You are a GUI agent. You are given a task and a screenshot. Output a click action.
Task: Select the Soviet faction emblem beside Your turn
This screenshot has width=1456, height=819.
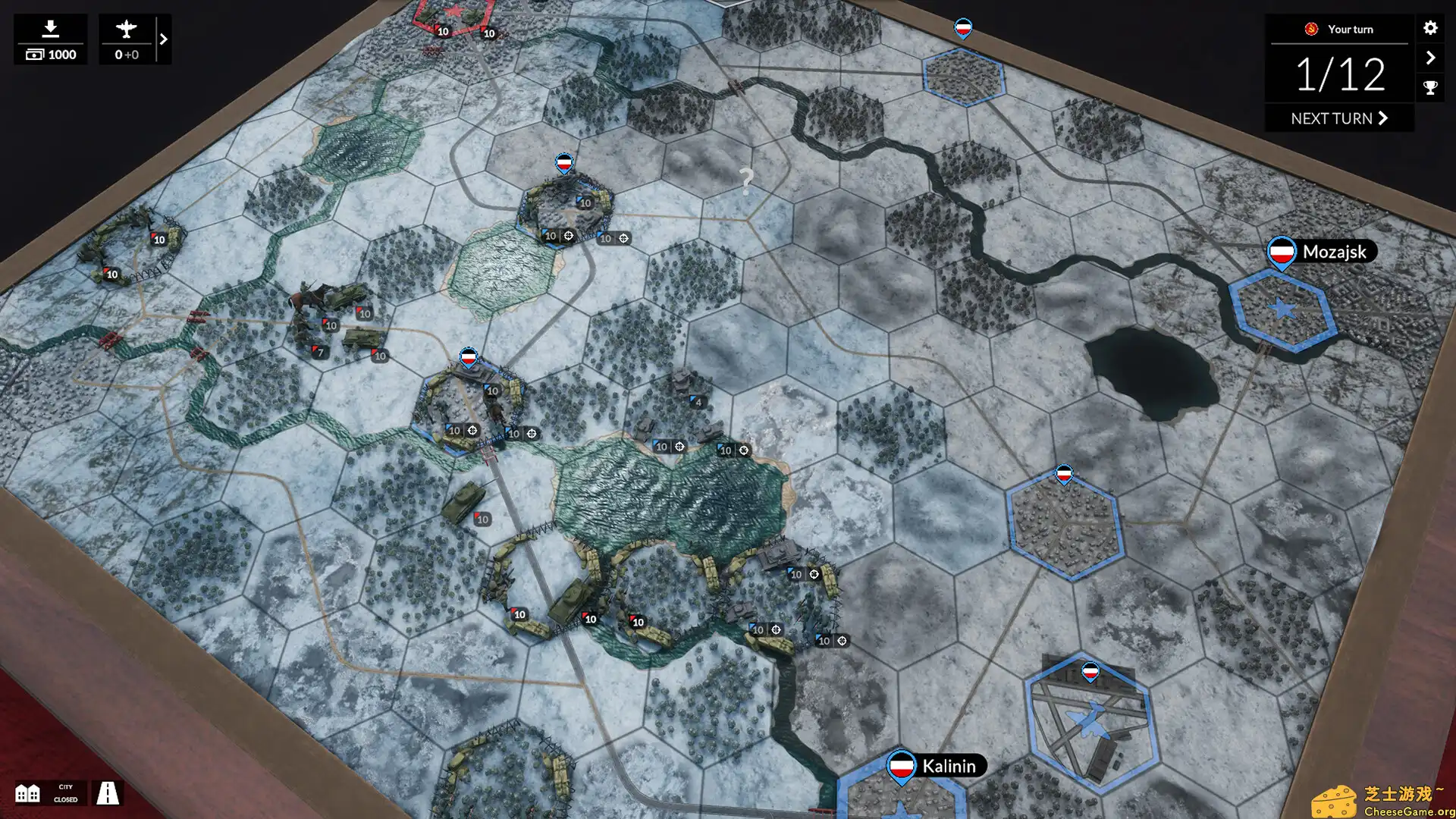[1310, 29]
